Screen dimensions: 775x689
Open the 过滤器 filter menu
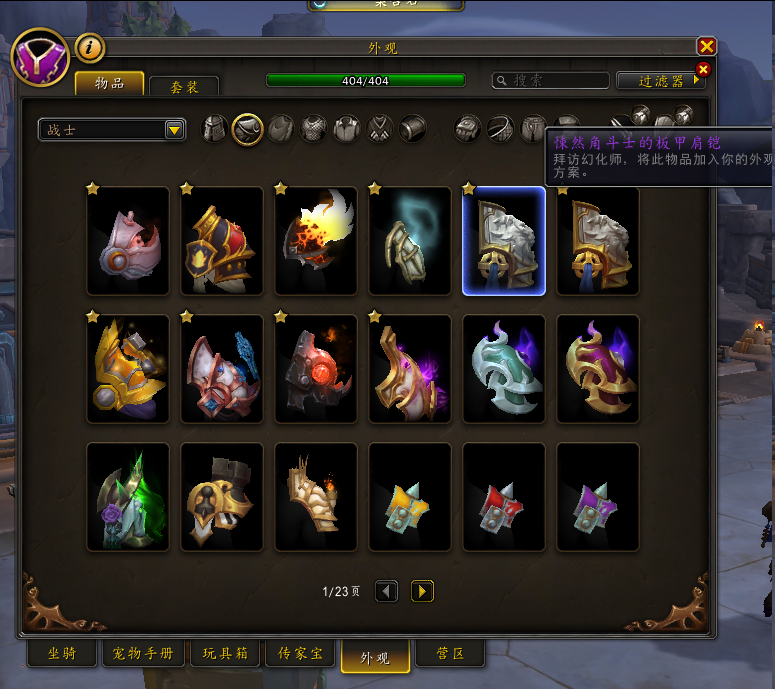(661, 80)
